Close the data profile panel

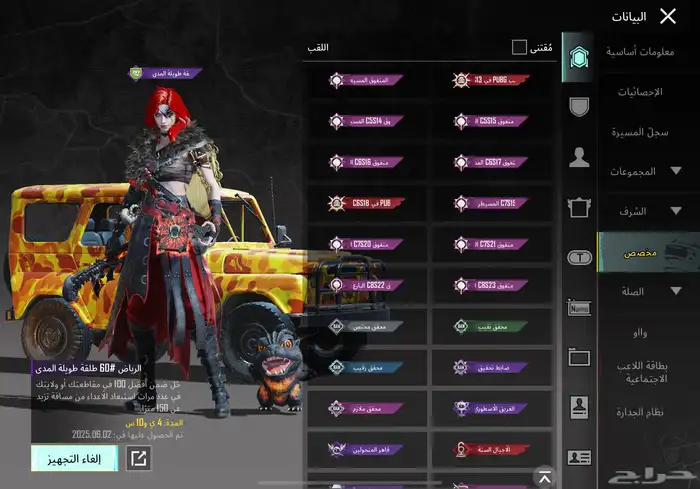[x=669, y=15]
